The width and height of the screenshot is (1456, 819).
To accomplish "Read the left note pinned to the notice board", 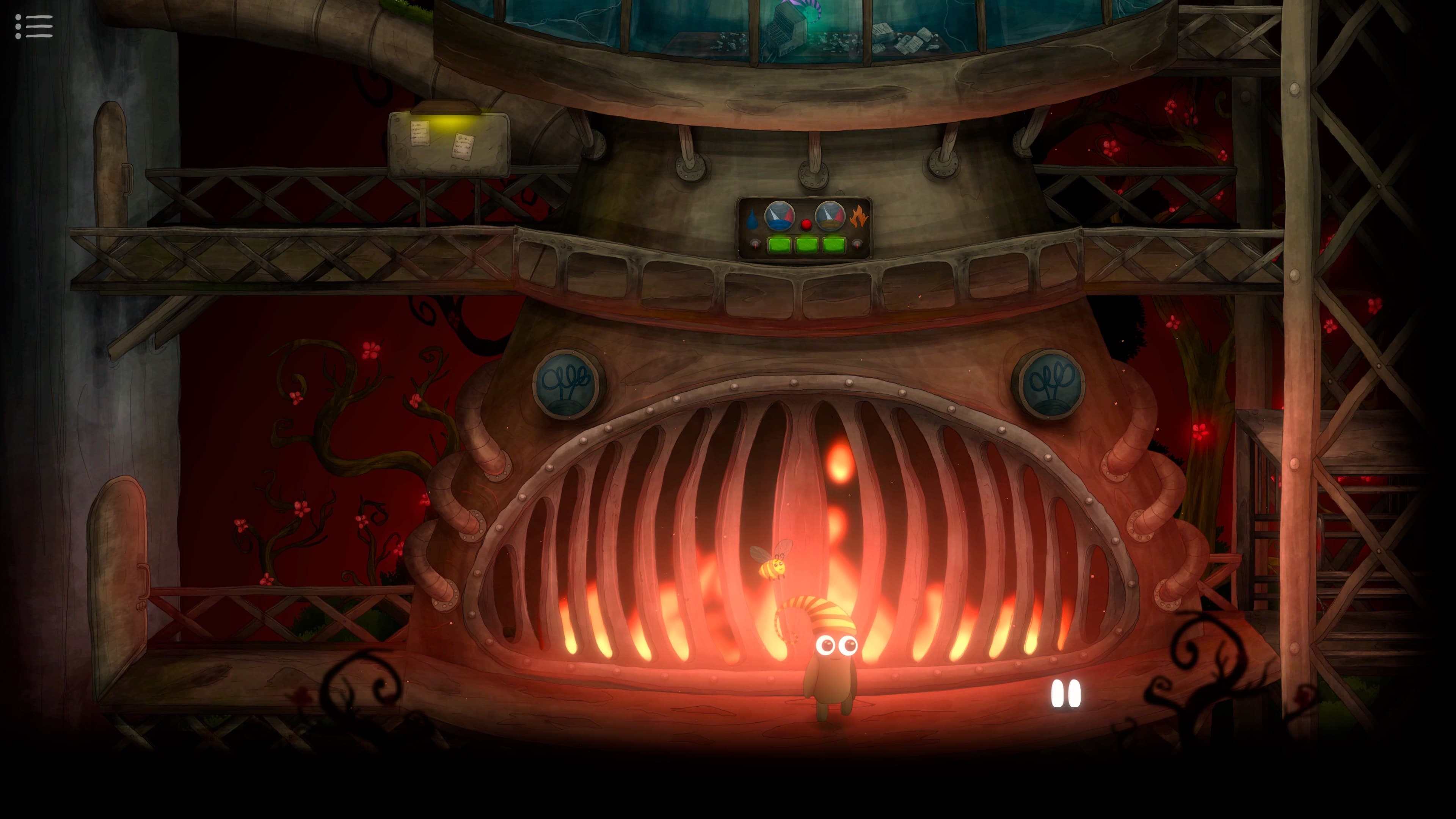I will coord(420,134).
